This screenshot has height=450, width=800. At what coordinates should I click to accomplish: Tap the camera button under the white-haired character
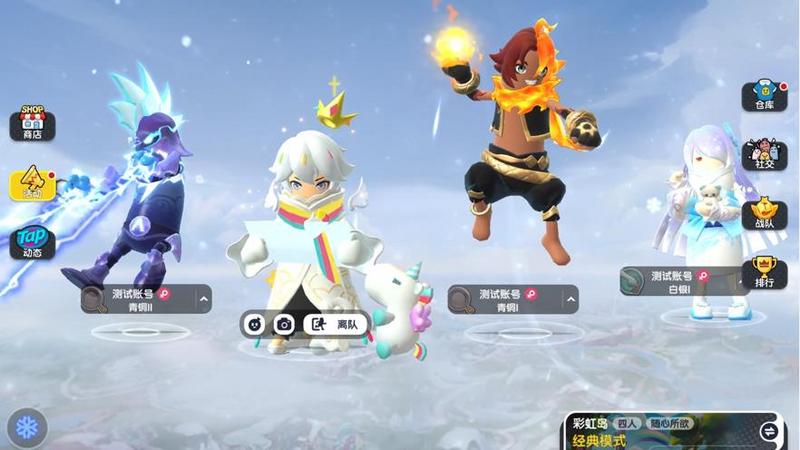click(x=285, y=324)
